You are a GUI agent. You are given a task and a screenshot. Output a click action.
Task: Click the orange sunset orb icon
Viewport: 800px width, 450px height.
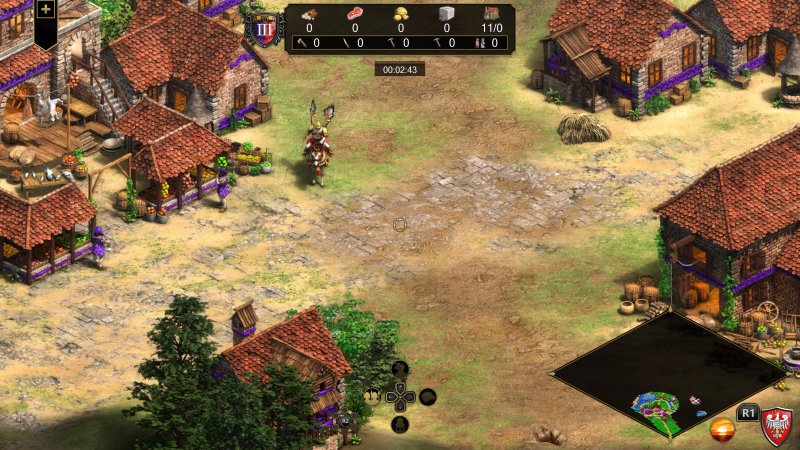pos(722,429)
